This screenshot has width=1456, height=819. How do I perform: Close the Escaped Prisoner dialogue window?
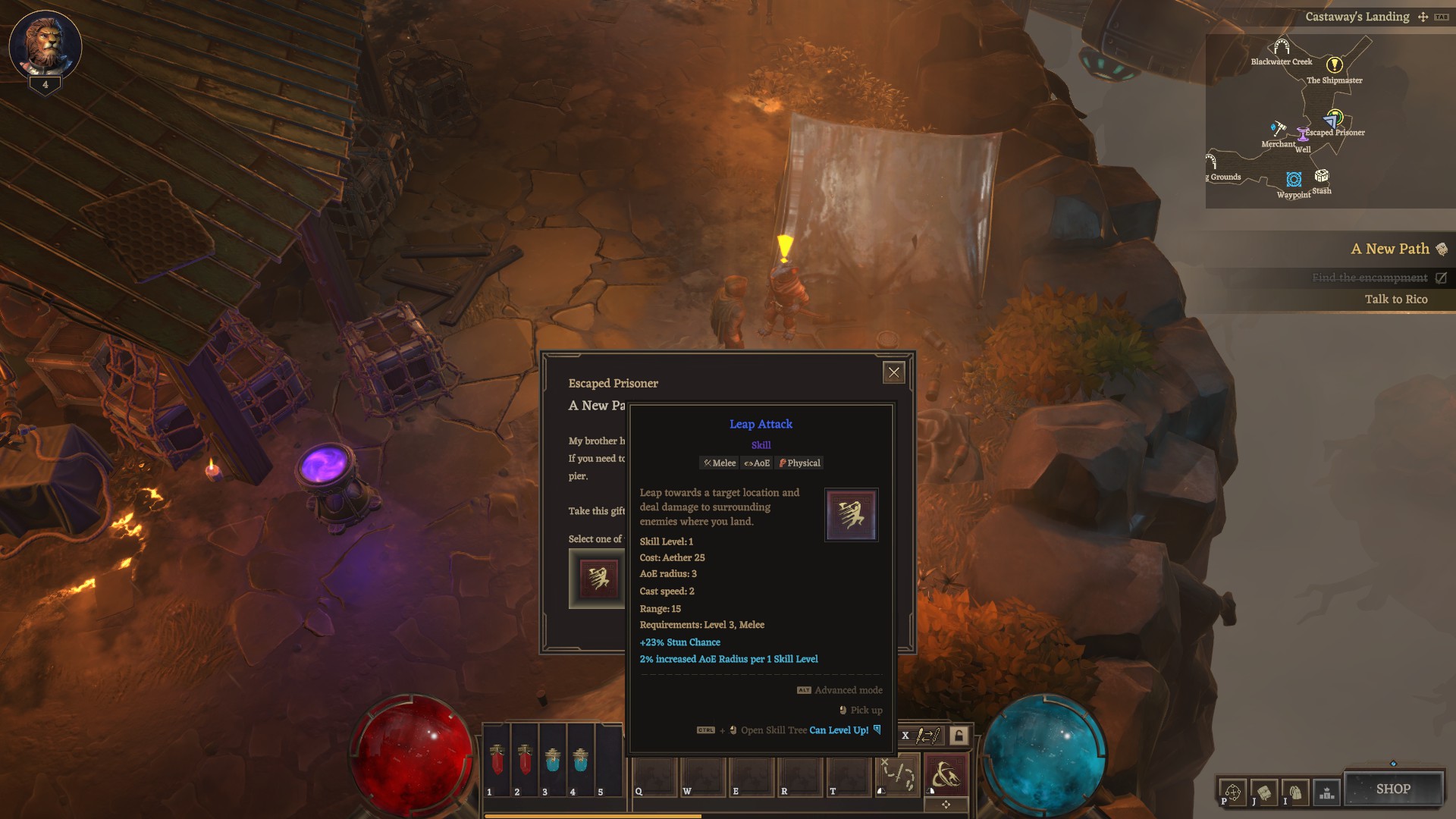tap(893, 372)
